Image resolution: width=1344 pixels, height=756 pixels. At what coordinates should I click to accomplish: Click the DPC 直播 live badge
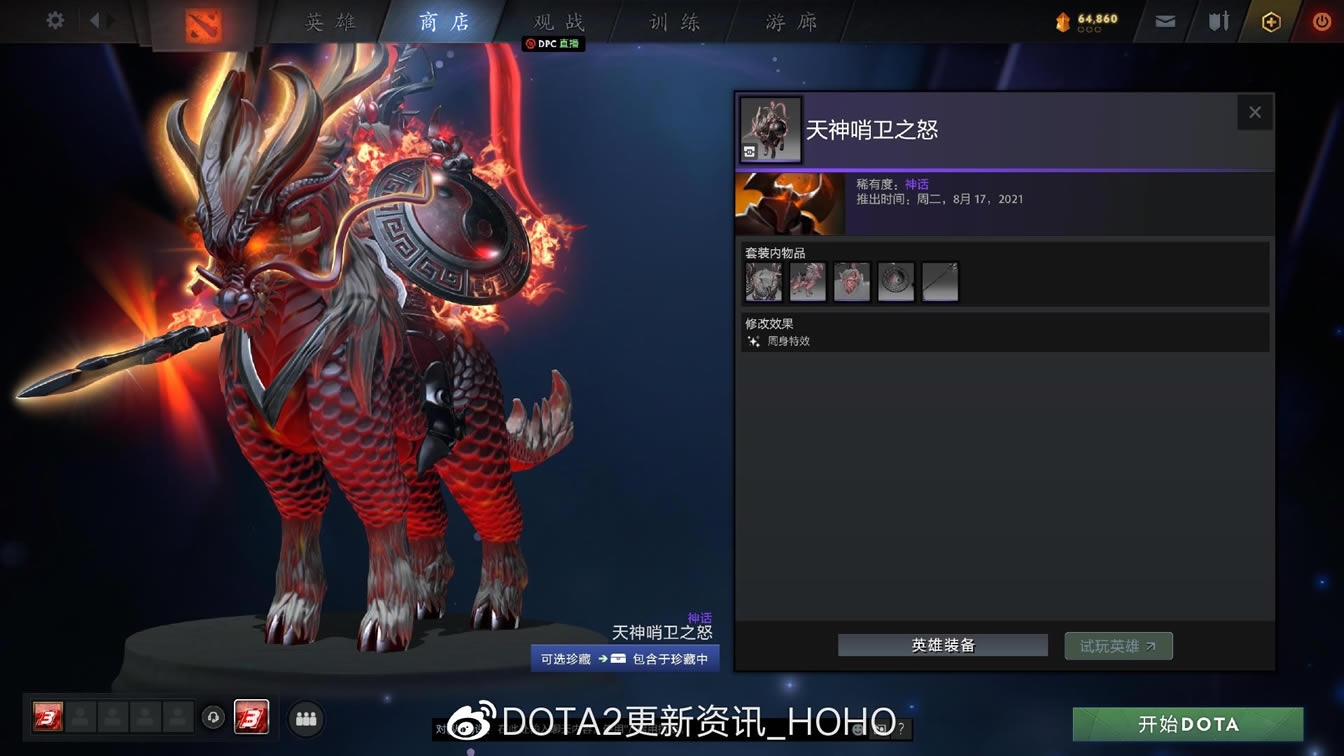tap(552, 44)
